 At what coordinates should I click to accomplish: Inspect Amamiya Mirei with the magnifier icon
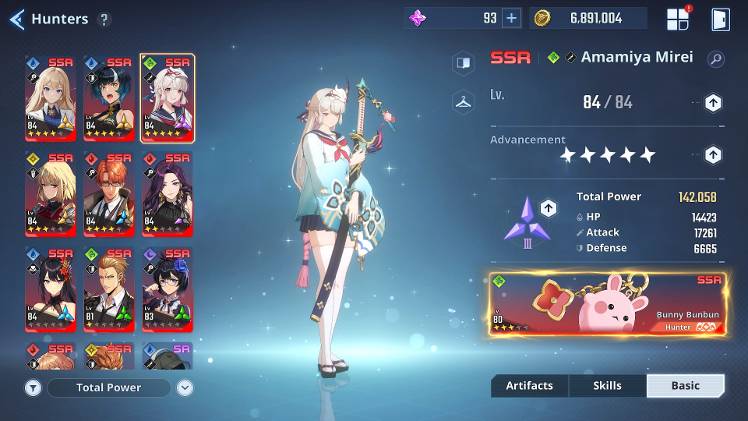pos(715,59)
